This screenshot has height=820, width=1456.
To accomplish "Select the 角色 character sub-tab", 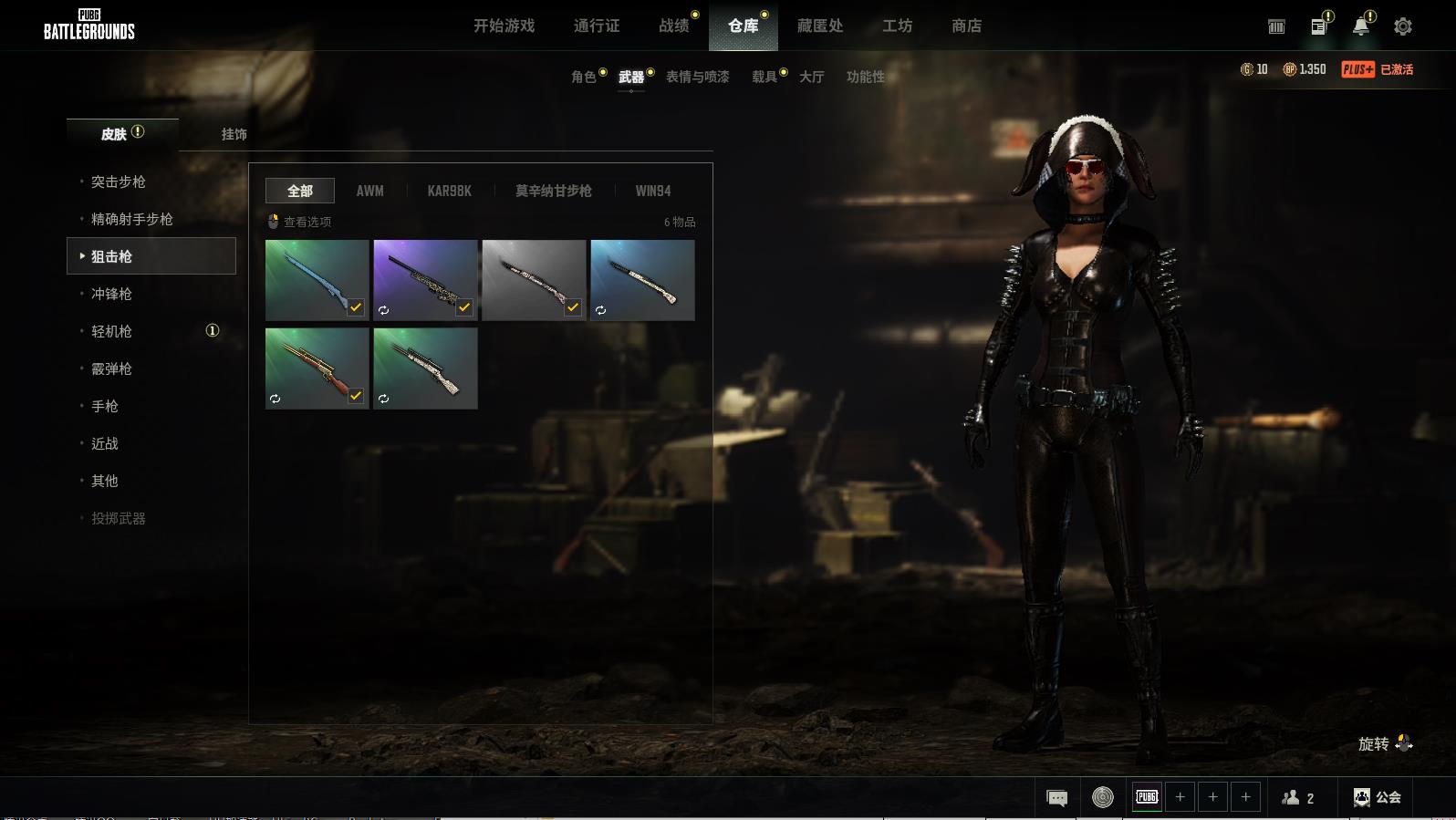I will (x=583, y=77).
